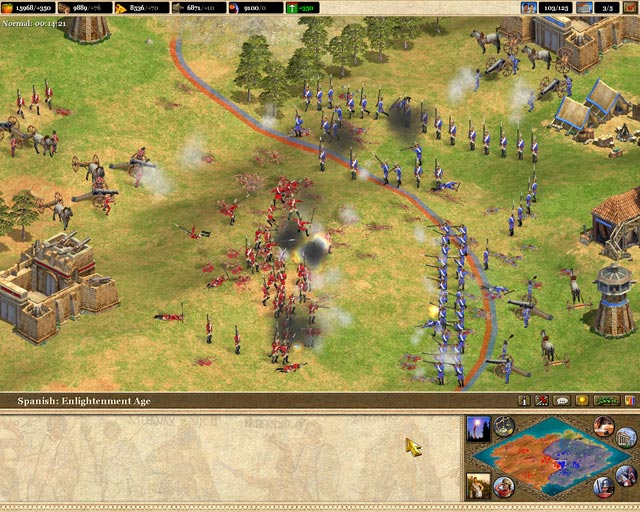
Task: Open the green laurel achievements button
Action: (607, 400)
